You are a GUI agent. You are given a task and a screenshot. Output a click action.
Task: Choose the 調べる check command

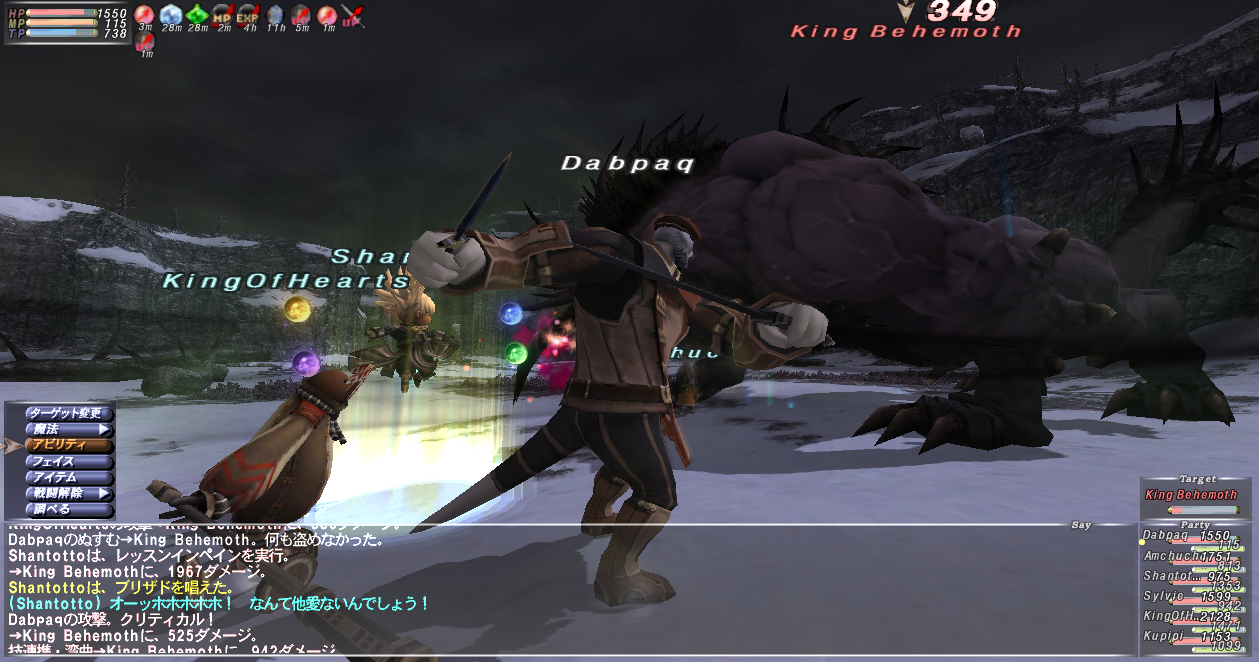[x=60, y=509]
